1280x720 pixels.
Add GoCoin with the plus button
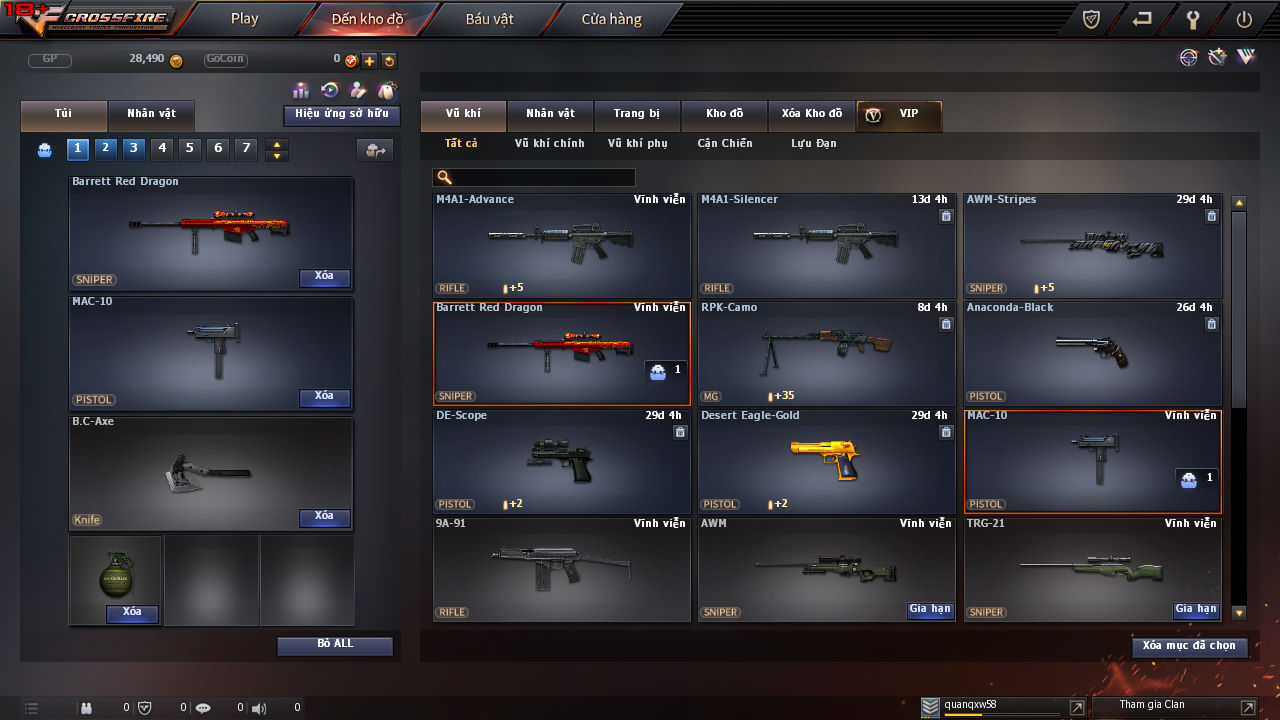[x=369, y=61]
